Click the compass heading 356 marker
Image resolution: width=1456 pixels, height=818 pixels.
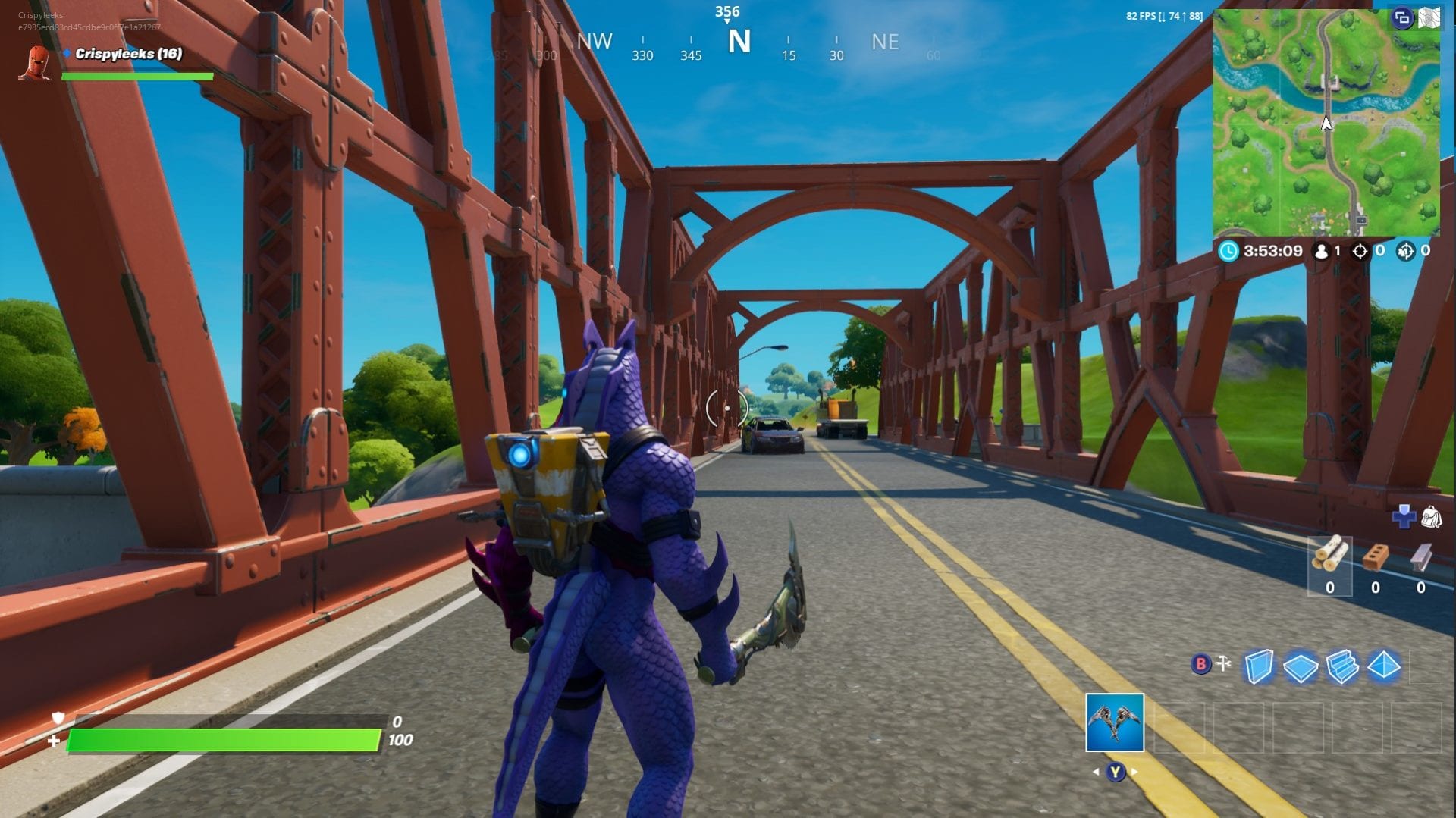[x=728, y=11]
